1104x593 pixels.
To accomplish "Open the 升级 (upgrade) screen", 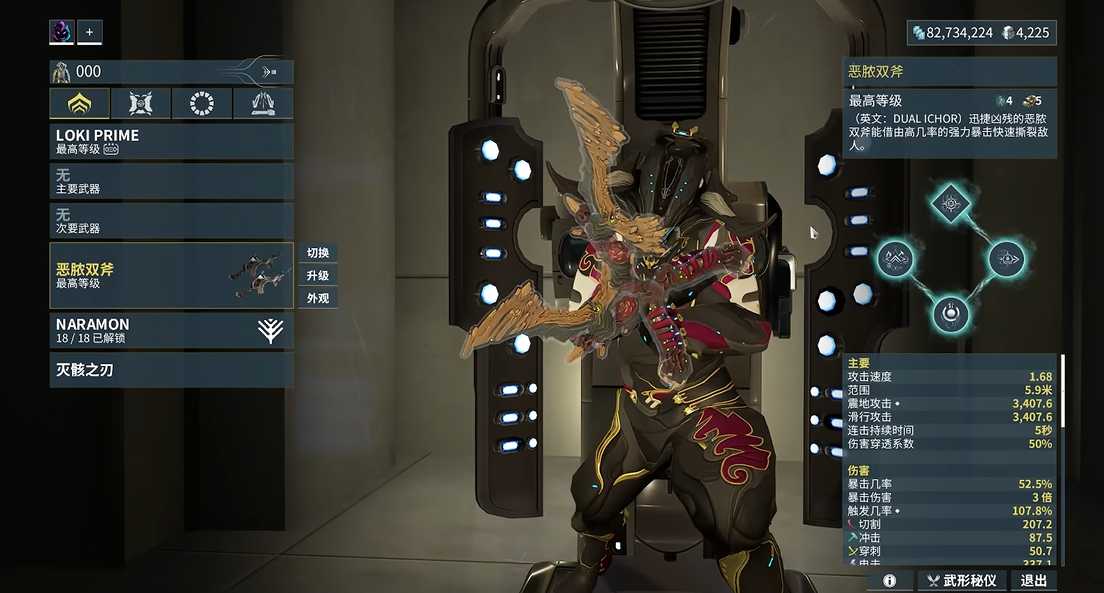I will 318,276.
